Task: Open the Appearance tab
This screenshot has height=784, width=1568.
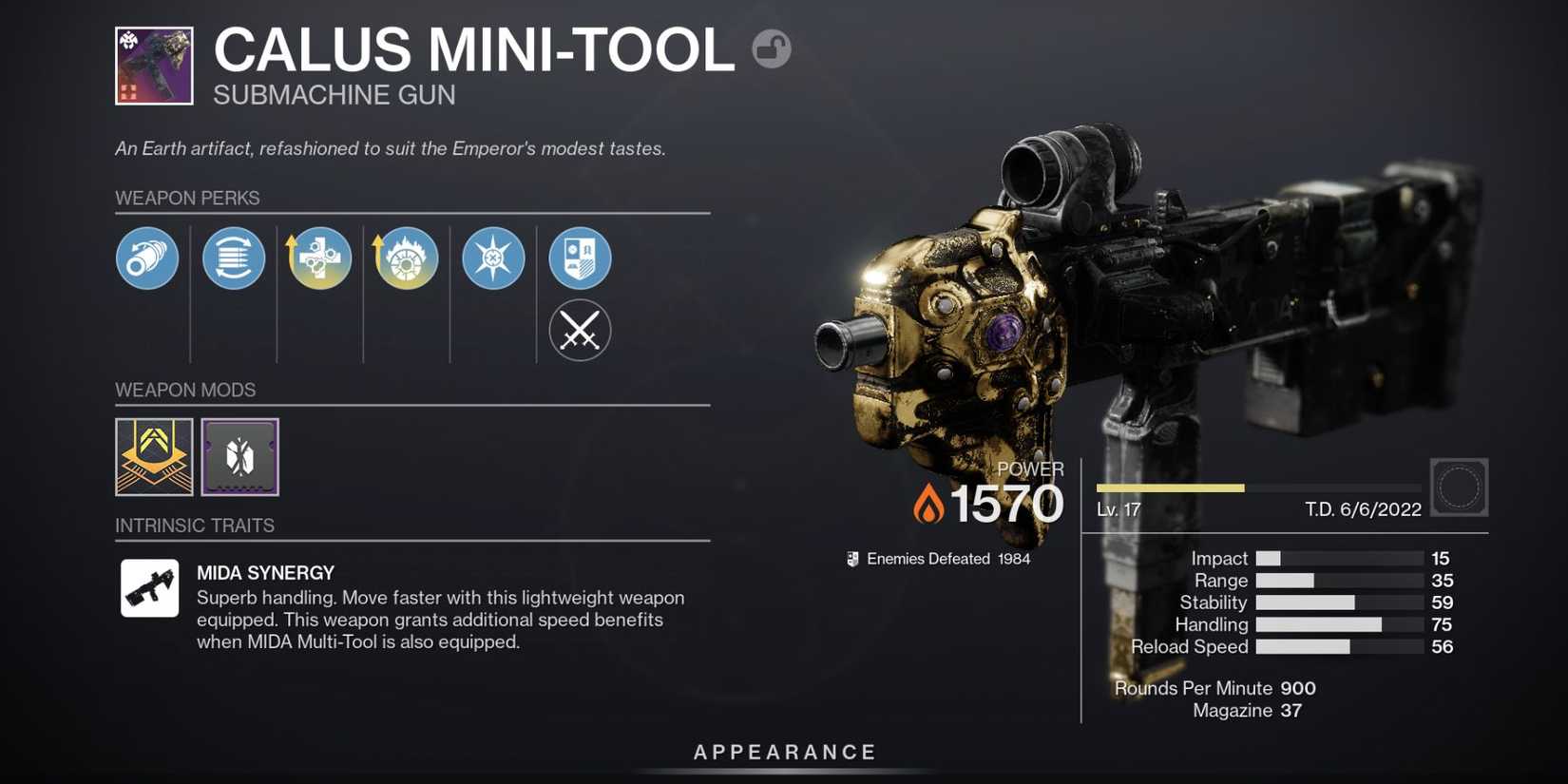Action: 784,751
